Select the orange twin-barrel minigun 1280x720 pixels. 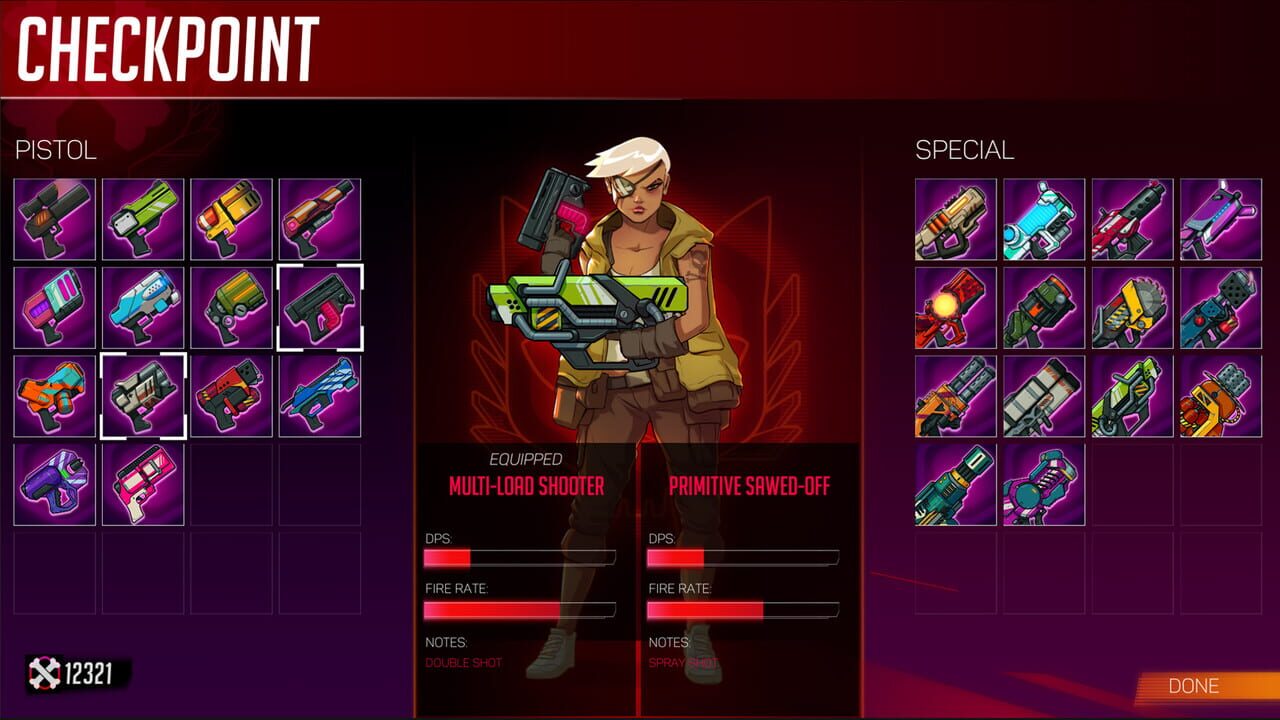(x=956, y=396)
